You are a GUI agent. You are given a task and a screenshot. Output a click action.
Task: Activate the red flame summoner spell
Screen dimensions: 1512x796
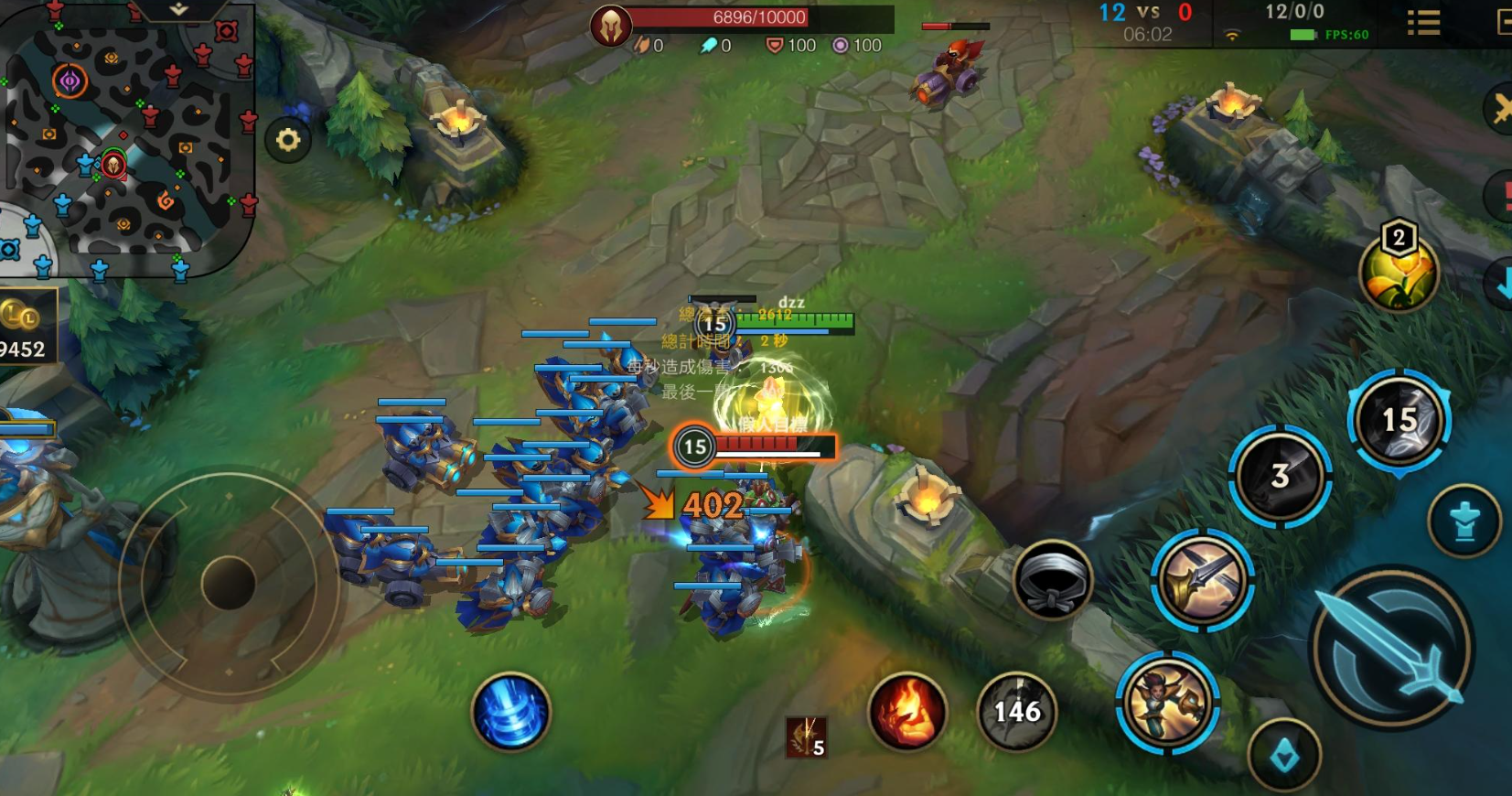click(x=907, y=712)
